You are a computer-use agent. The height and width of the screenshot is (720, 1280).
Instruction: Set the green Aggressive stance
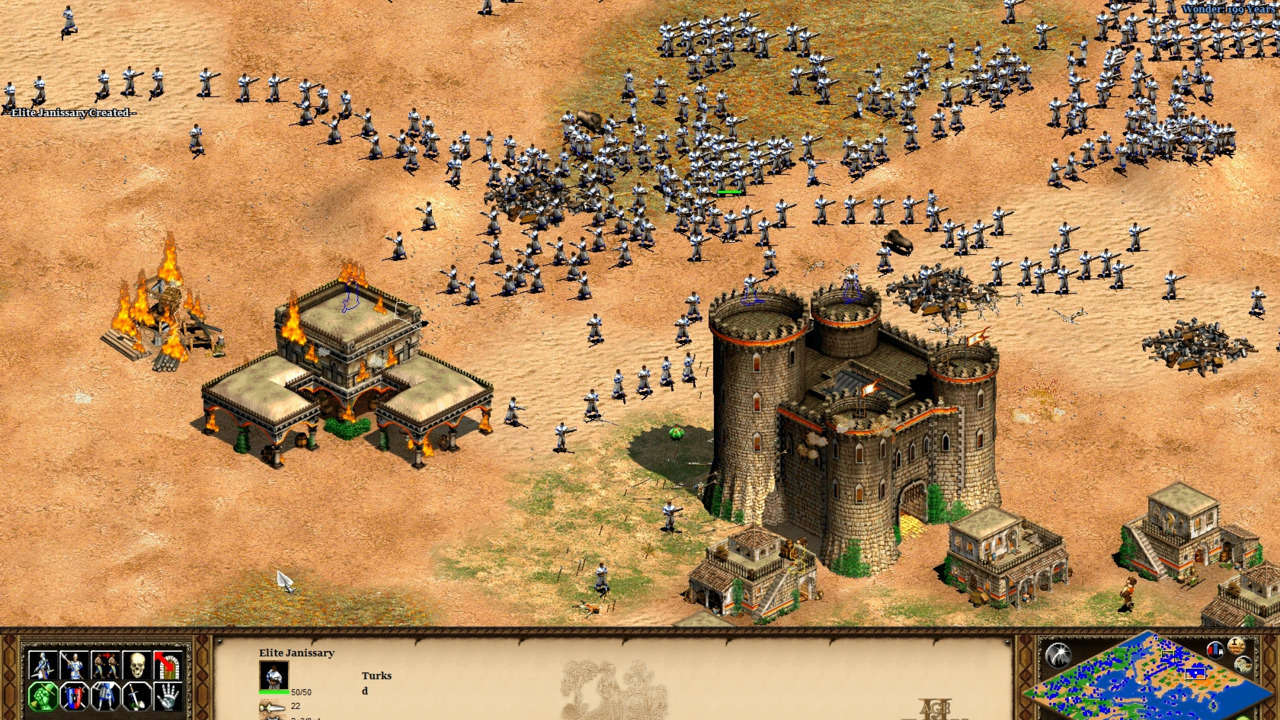tap(42, 696)
